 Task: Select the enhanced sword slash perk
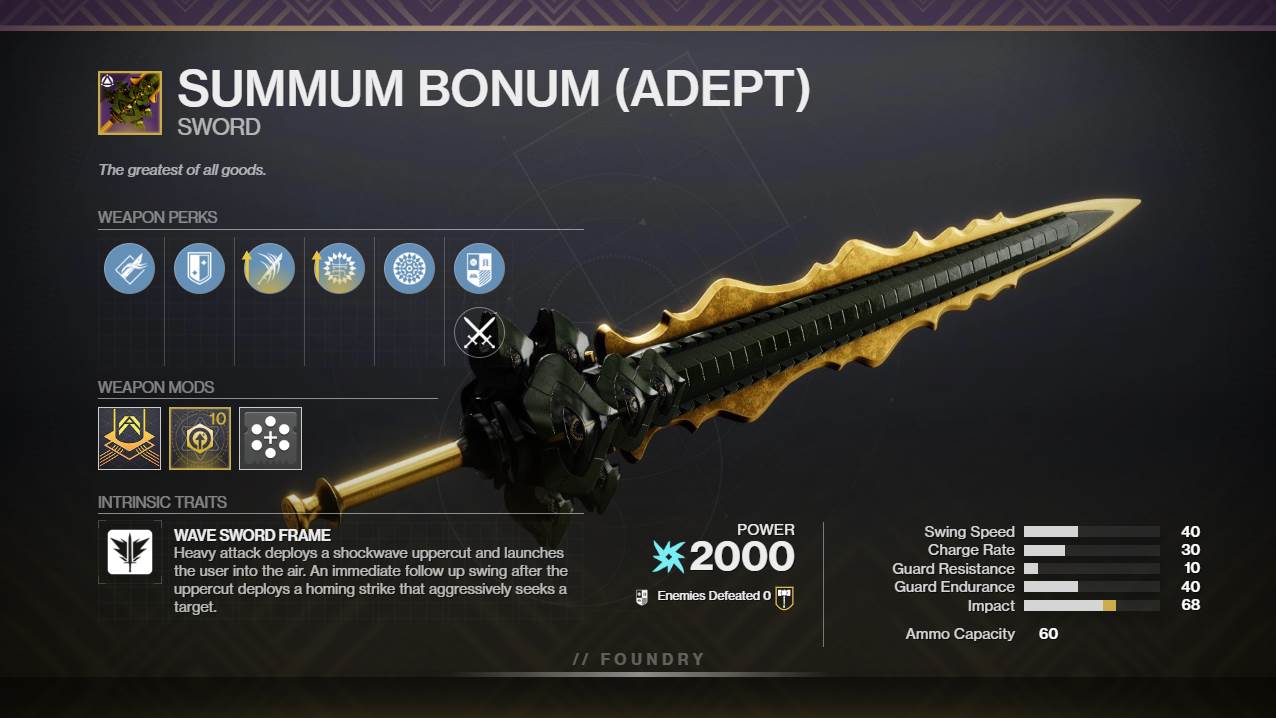269,268
